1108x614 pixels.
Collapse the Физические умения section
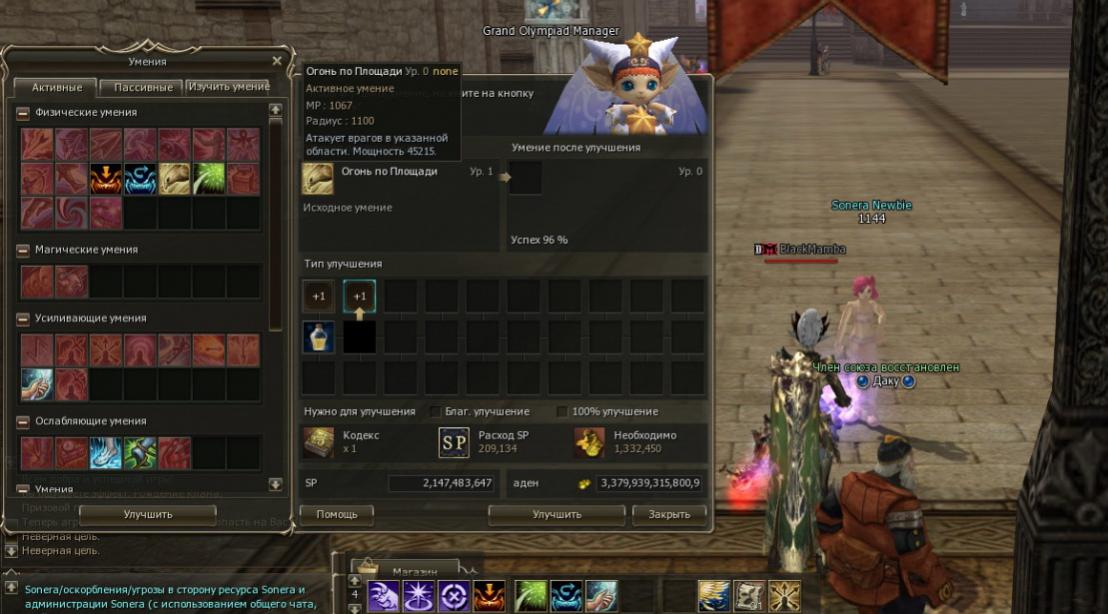[23, 113]
